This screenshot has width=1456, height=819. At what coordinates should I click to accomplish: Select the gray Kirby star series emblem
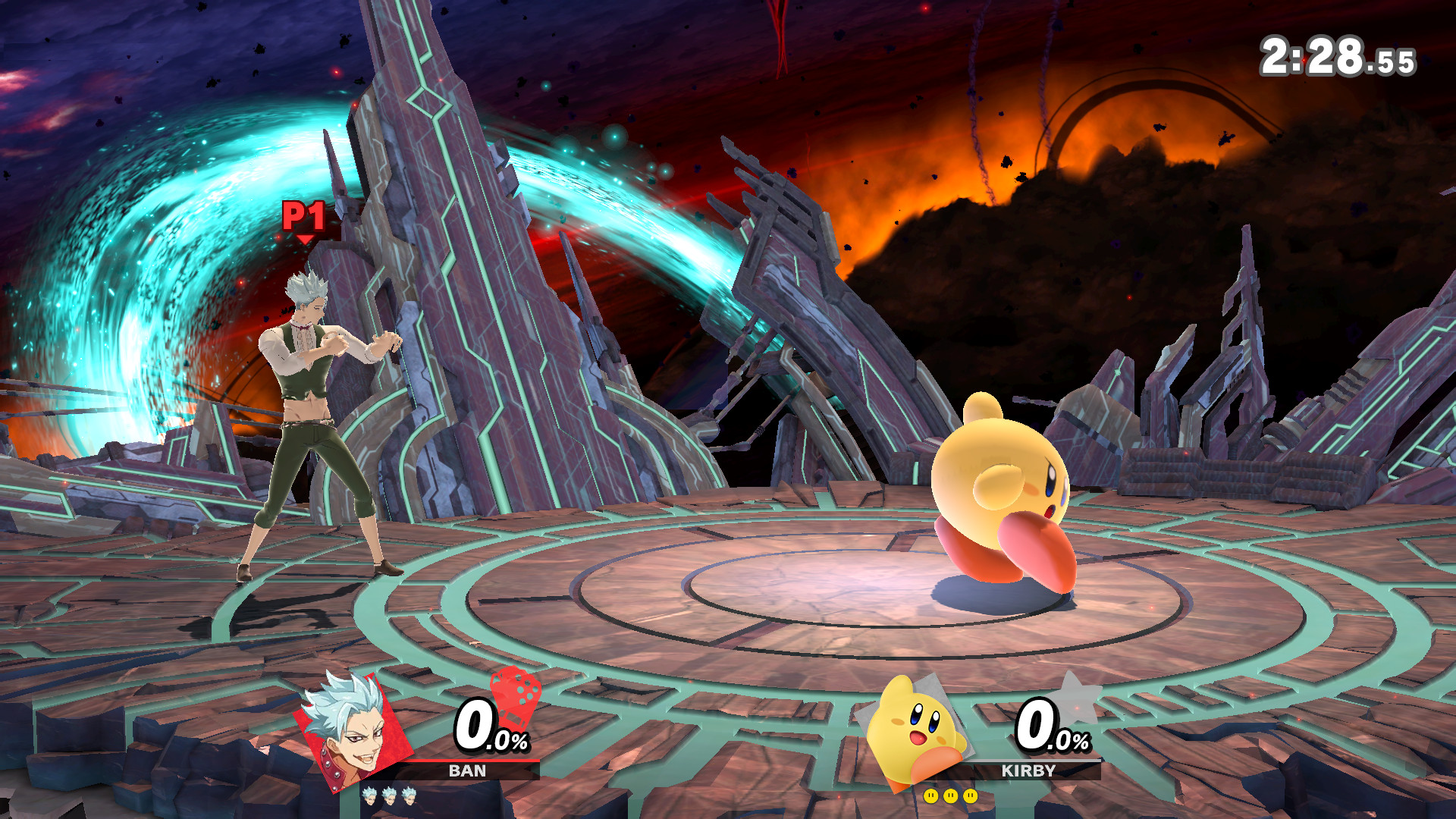point(1077,698)
